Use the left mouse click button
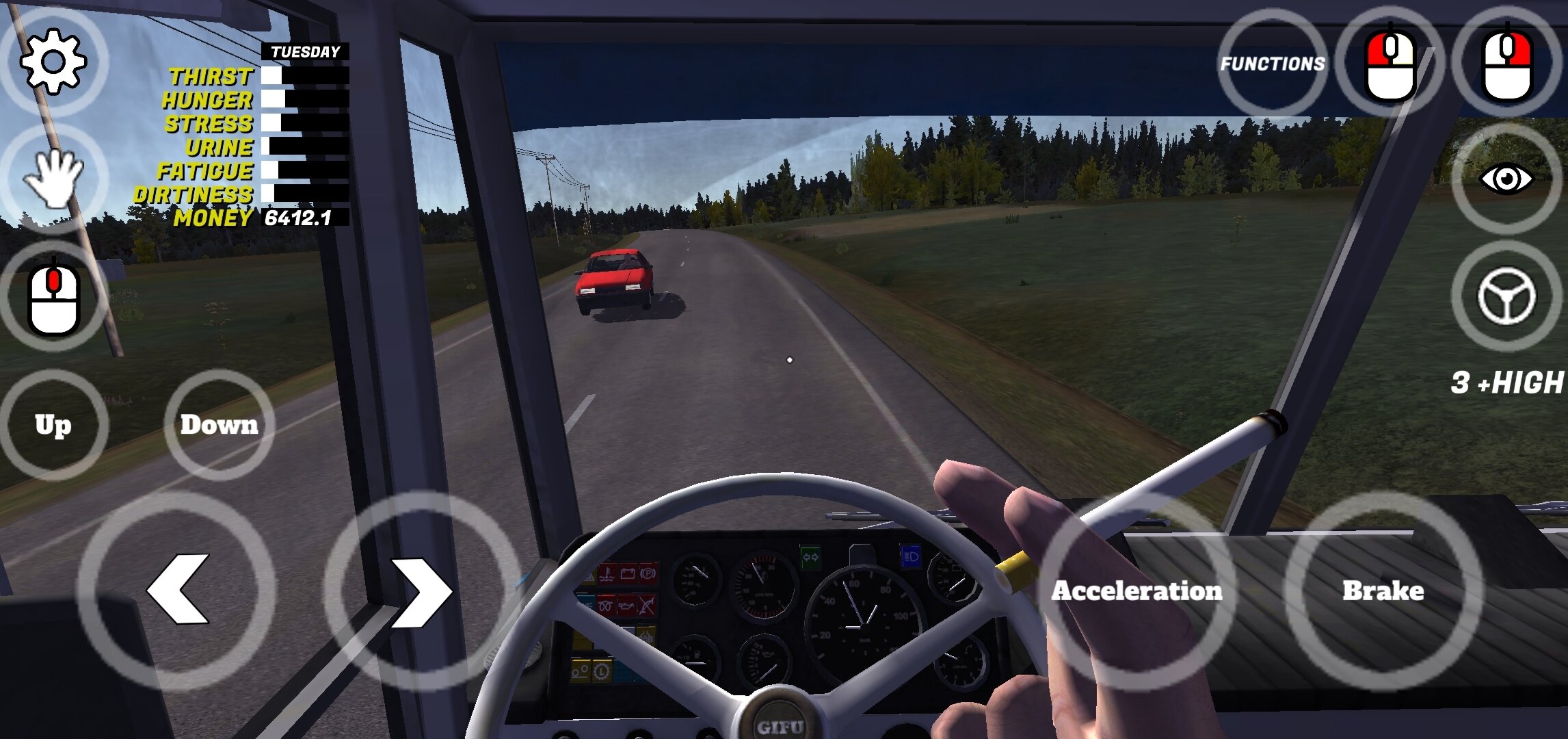 [1390, 63]
